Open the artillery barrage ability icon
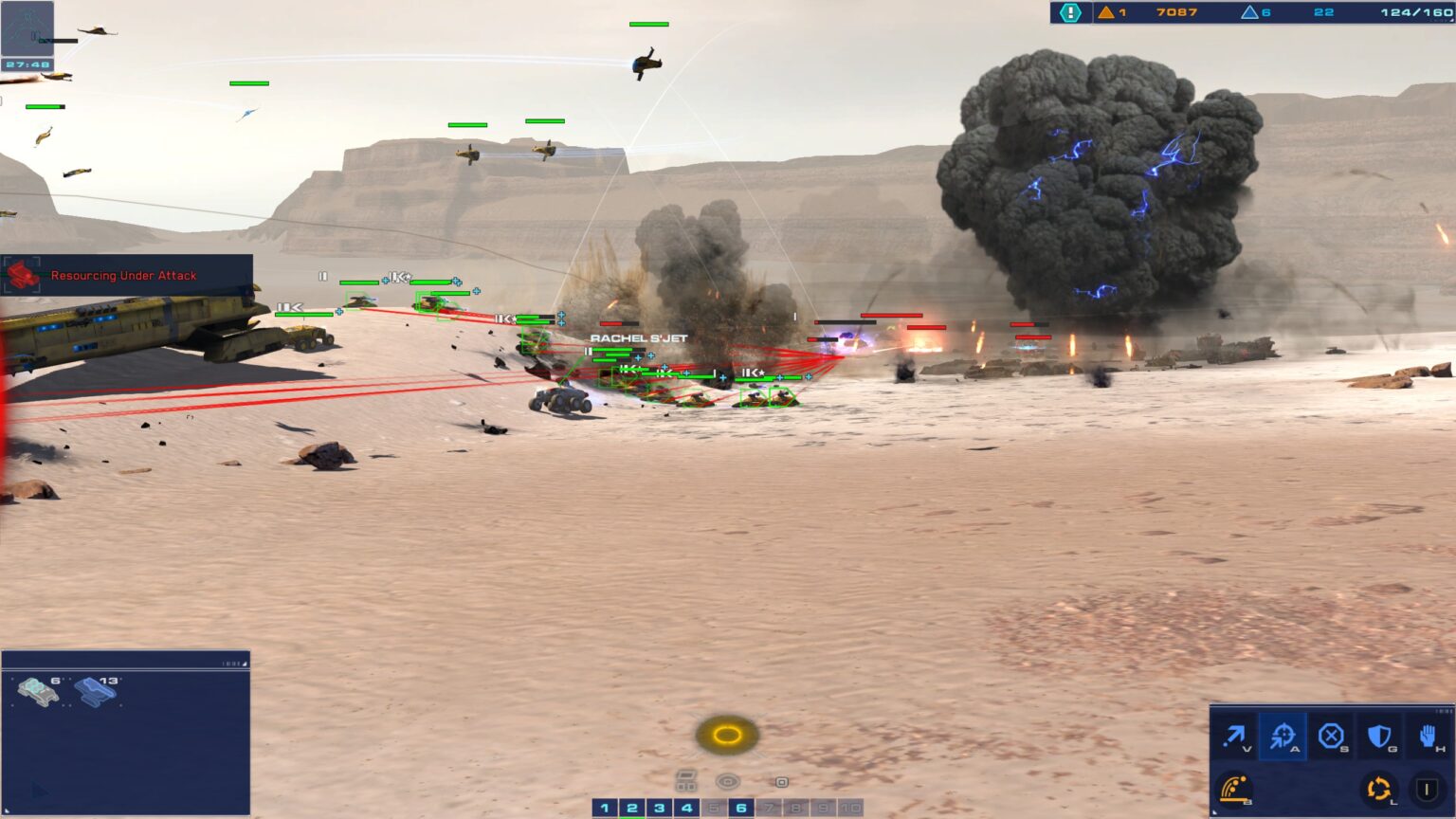The image size is (1456, 819). pyautogui.click(x=1235, y=789)
